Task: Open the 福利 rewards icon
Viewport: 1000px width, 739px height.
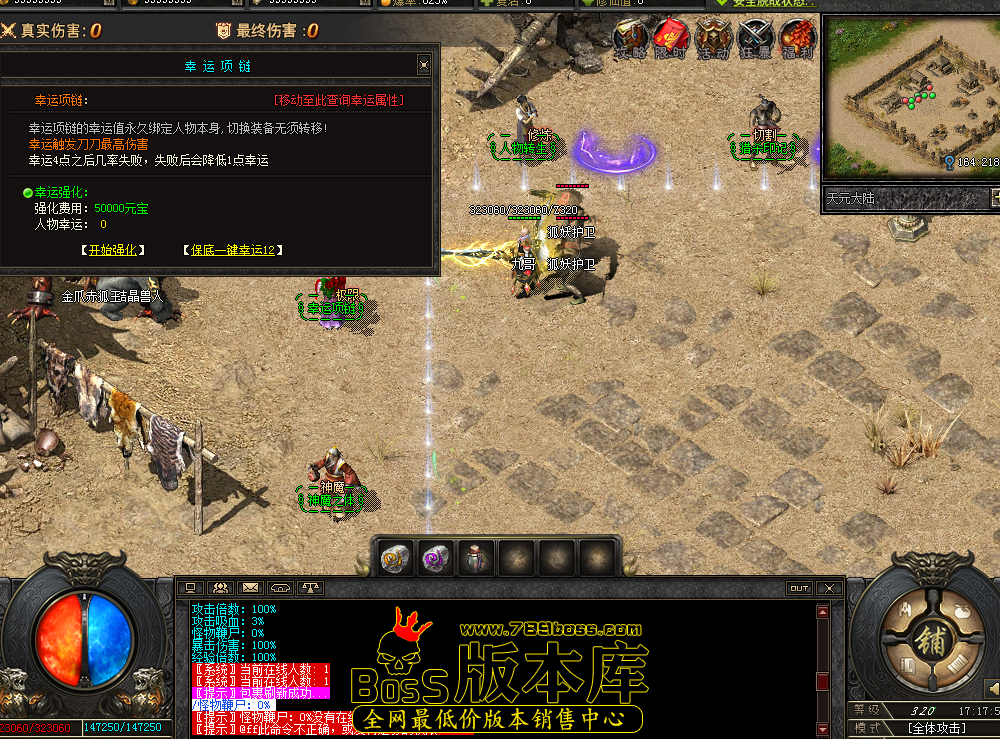Action: pyautogui.click(x=797, y=39)
